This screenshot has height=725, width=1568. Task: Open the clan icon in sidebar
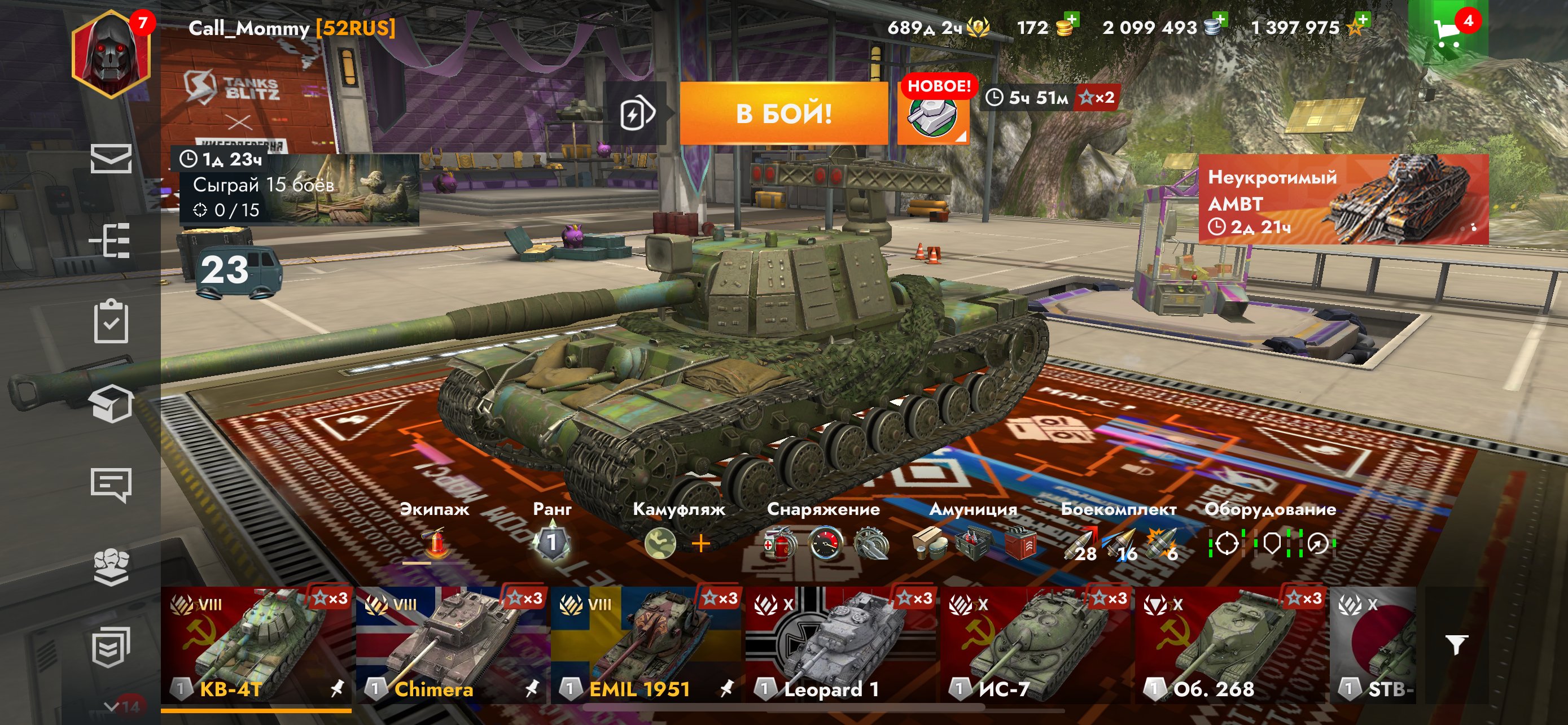click(111, 566)
